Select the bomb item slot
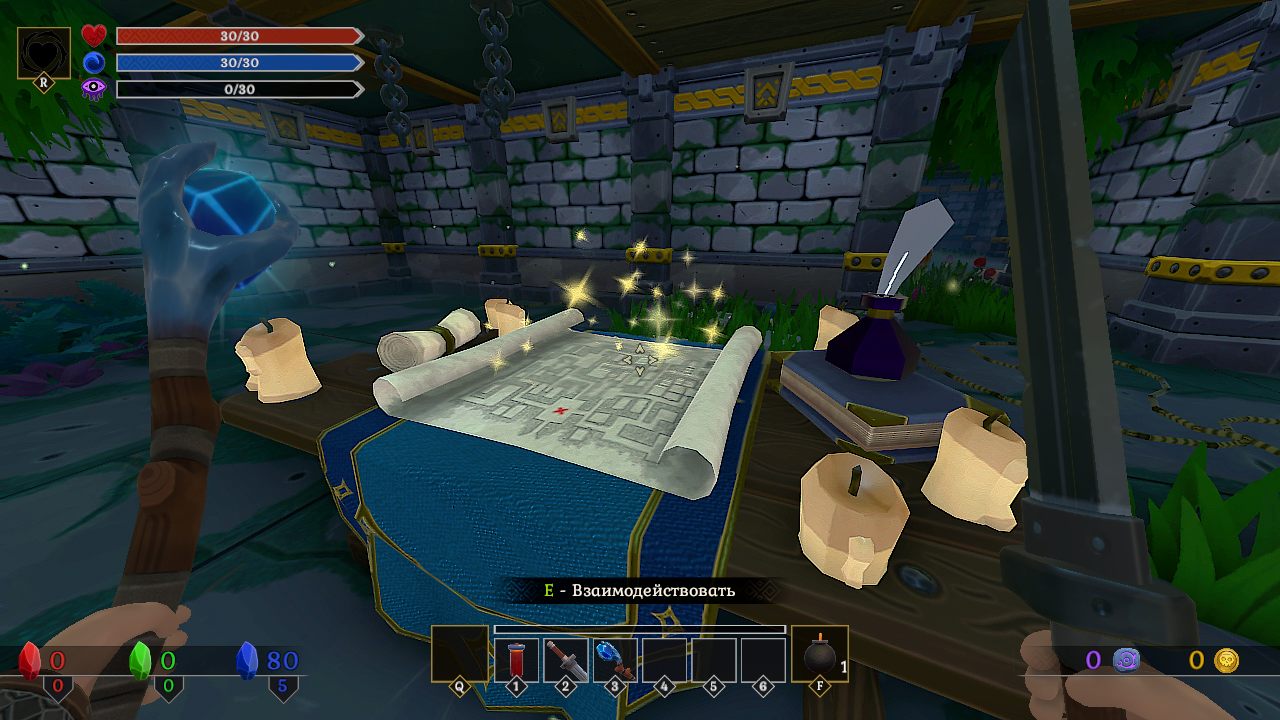Image resolution: width=1280 pixels, height=720 pixels. tap(819, 654)
